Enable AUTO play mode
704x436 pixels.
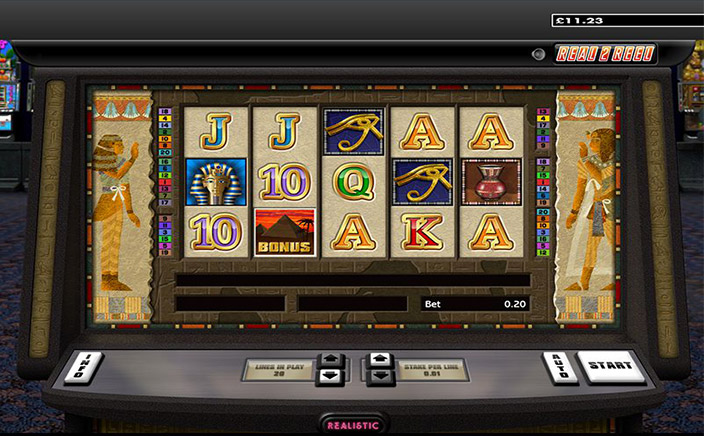(557, 367)
